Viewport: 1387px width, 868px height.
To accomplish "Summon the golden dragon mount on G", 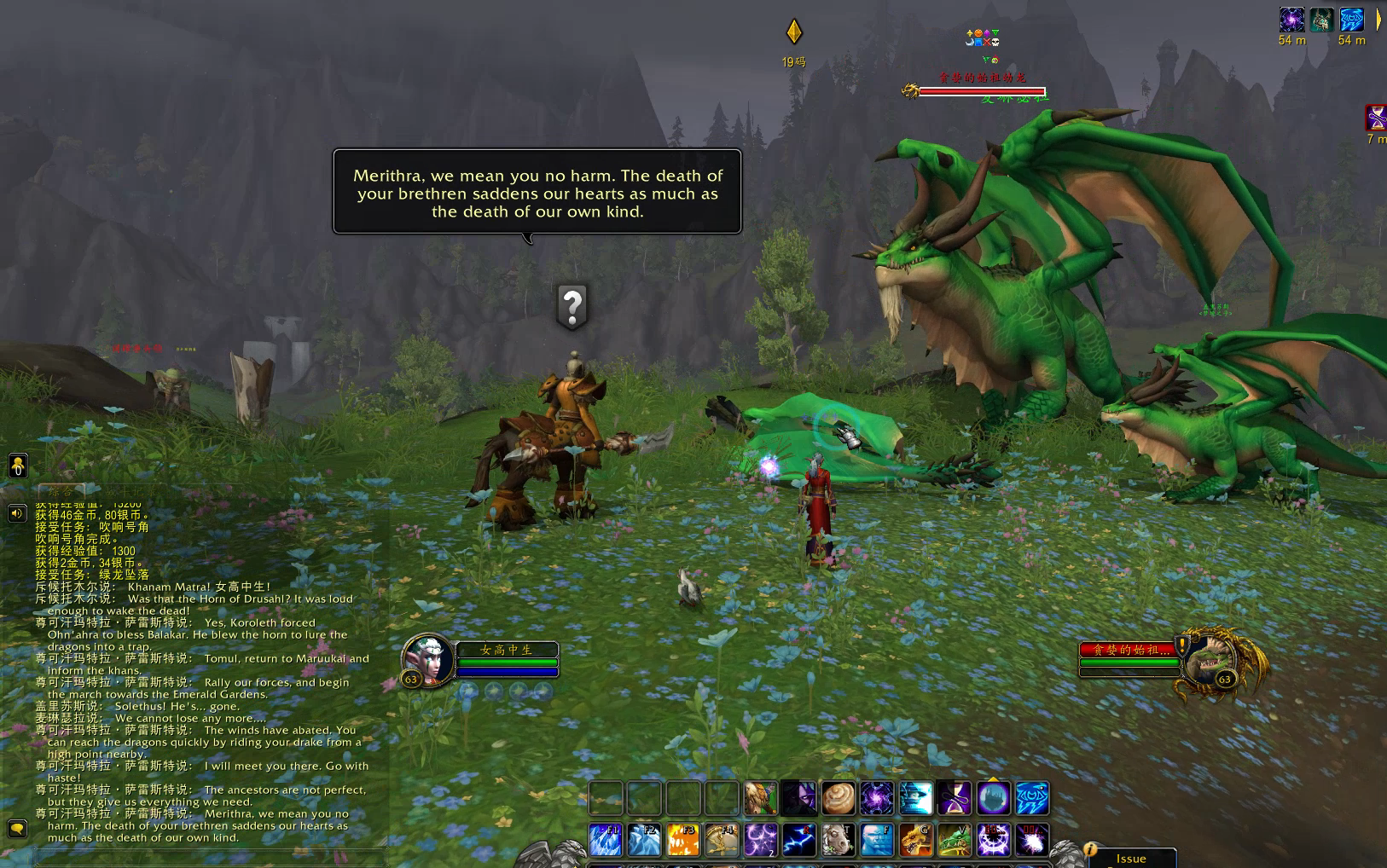I will (x=915, y=840).
